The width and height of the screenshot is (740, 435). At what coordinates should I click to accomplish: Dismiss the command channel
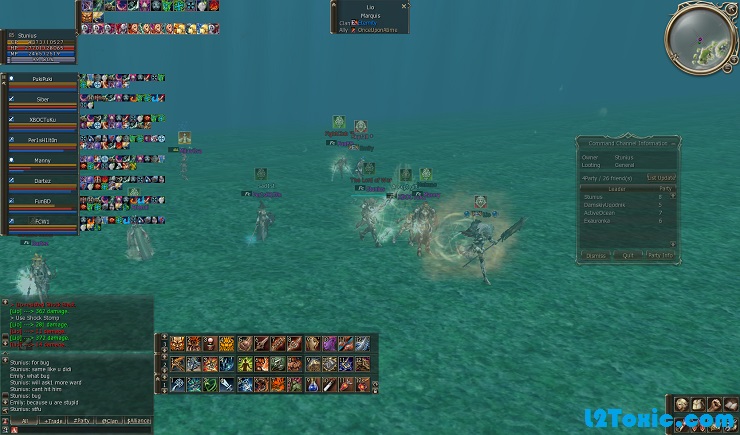click(x=596, y=255)
